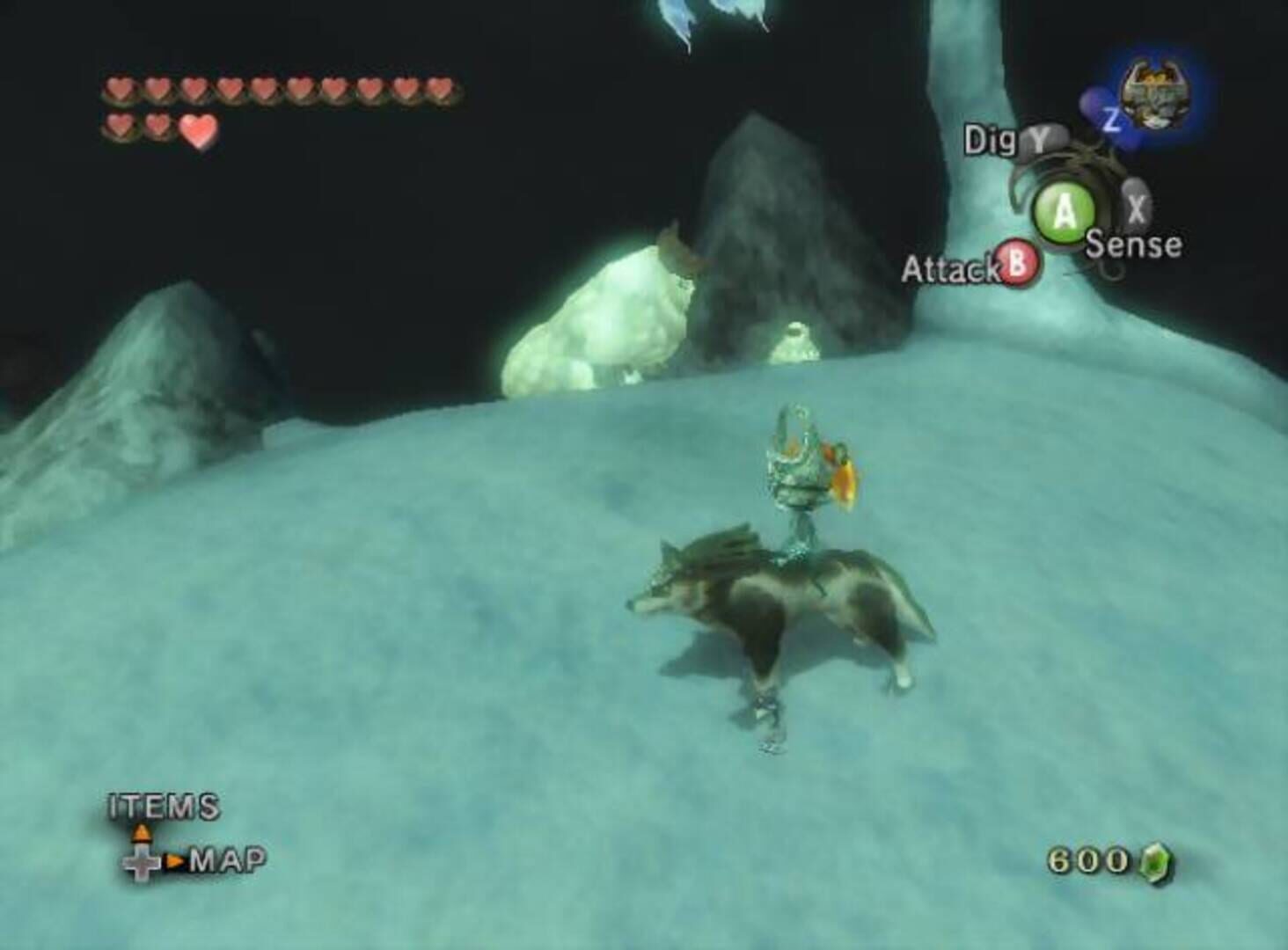Click the D-pad cross icon
Screen dimensions: 1288x950
tap(141, 863)
